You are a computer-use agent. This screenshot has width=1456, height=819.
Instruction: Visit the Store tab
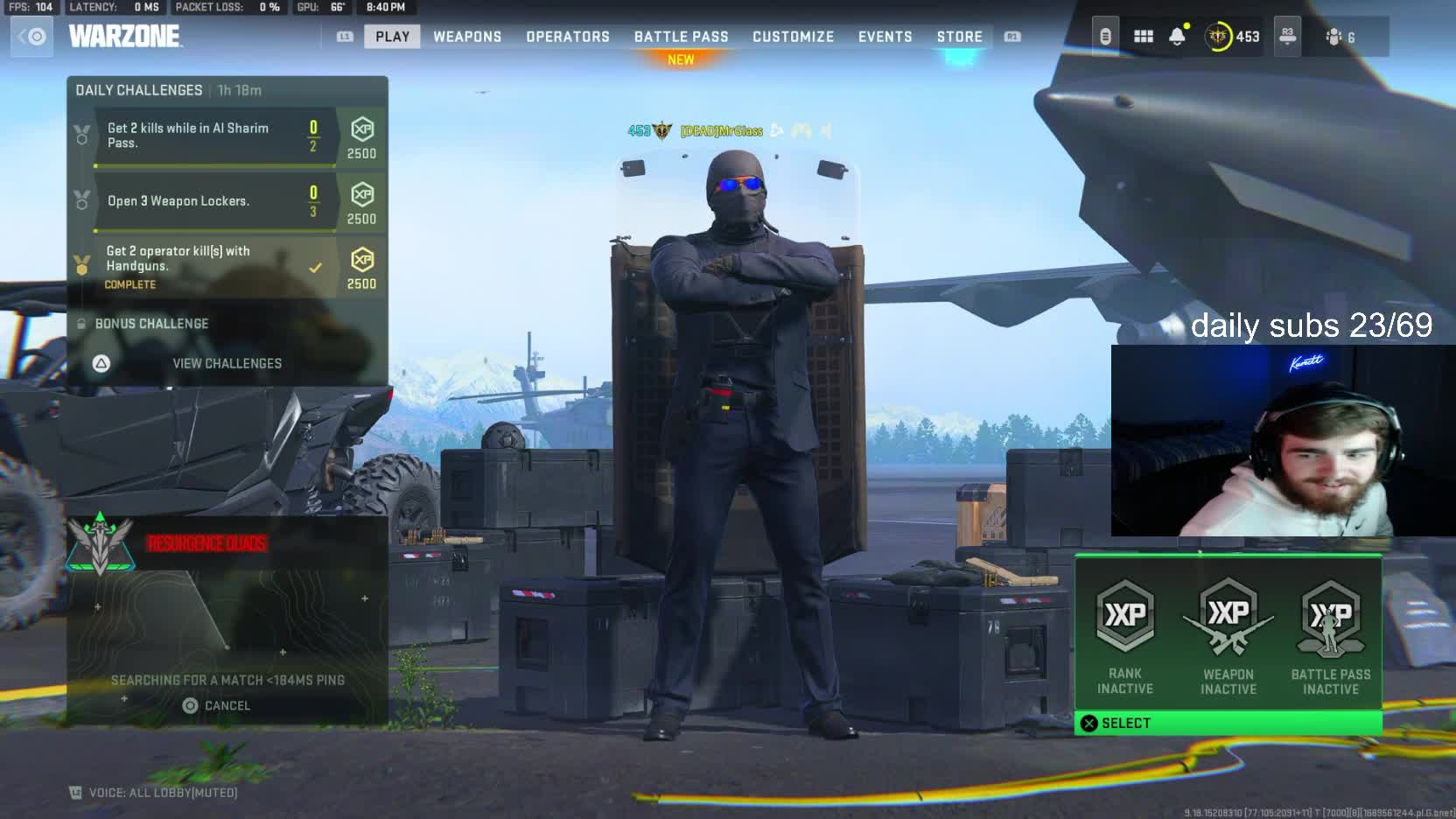(x=959, y=37)
